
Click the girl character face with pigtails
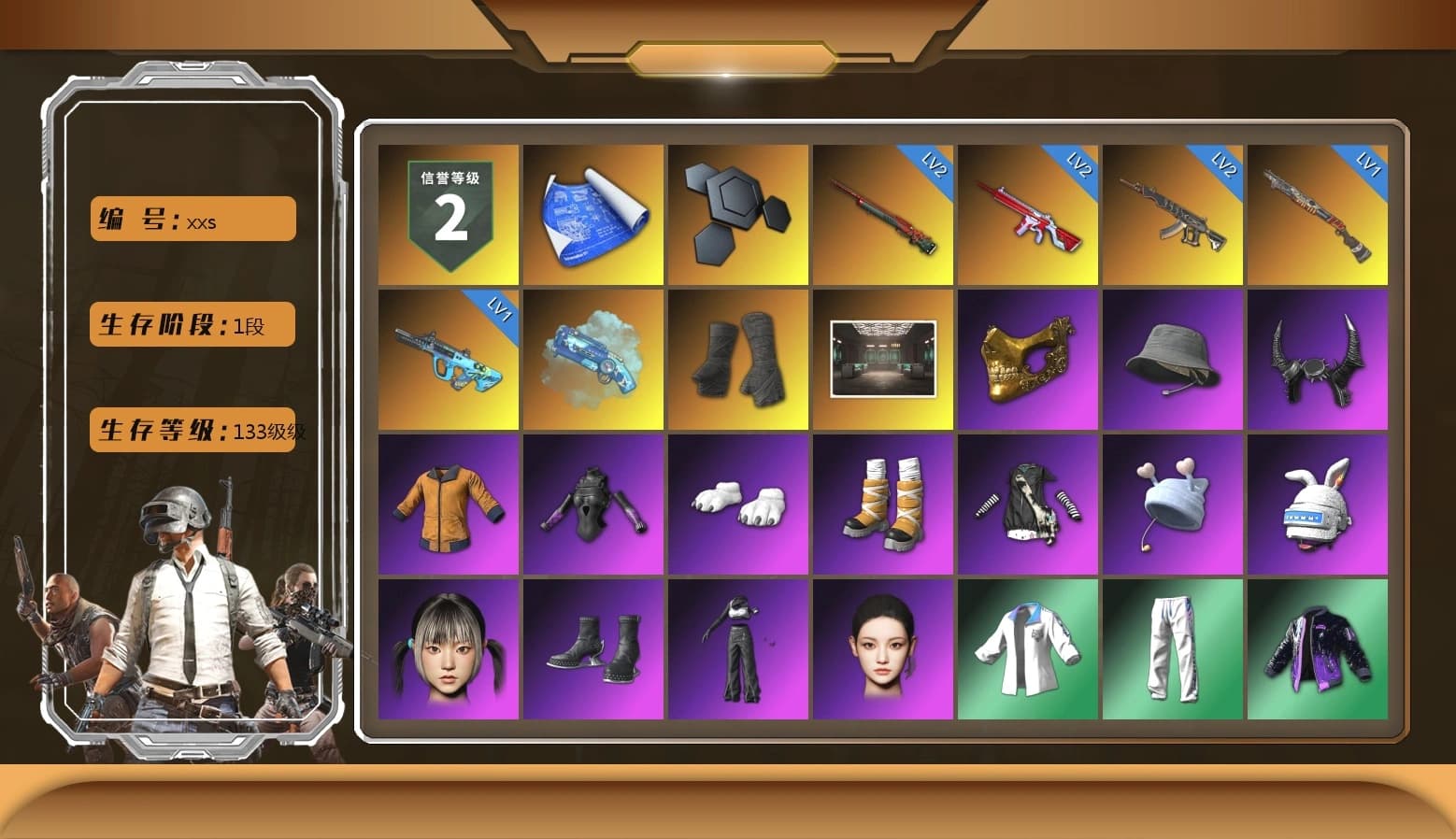(x=447, y=647)
